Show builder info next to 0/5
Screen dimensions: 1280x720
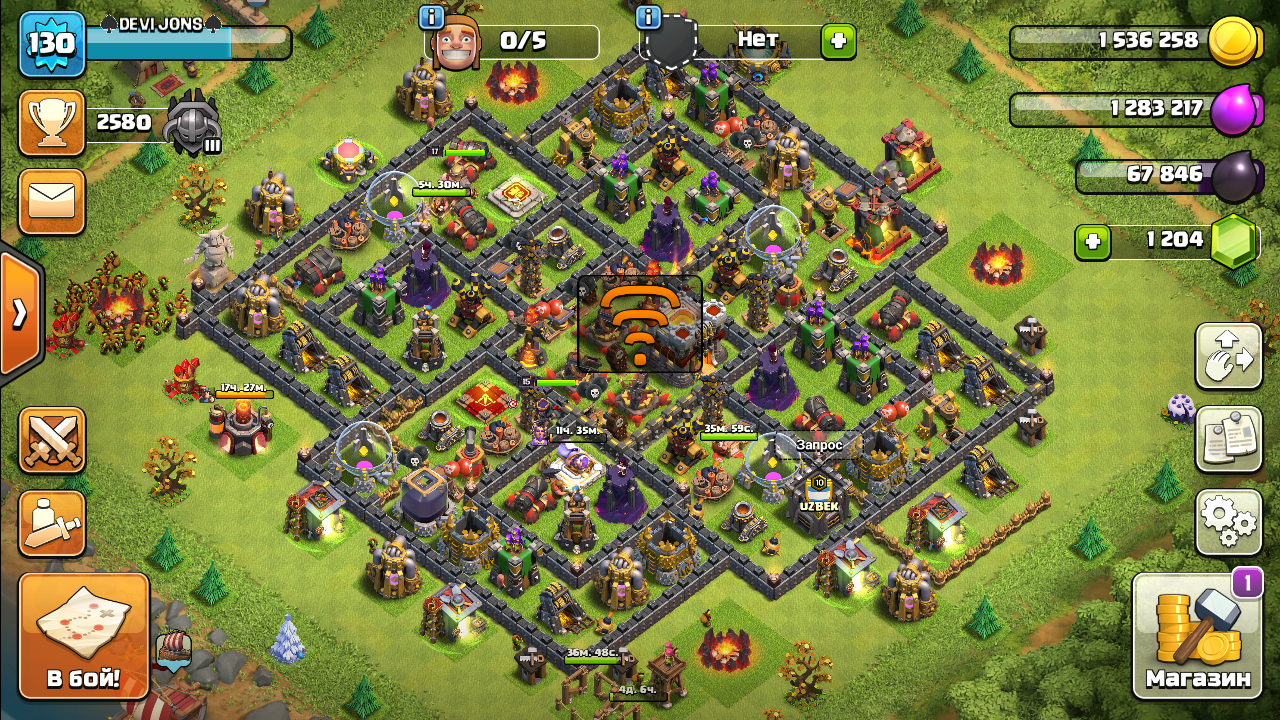pyautogui.click(x=432, y=17)
